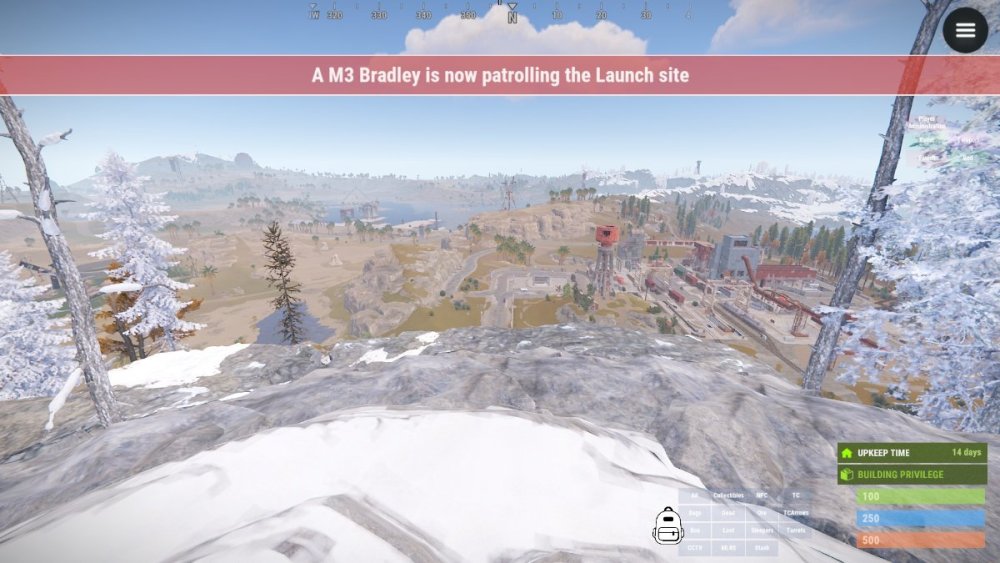Toggle the Loot filter button
The image size is (1000, 563).
(x=728, y=530)
